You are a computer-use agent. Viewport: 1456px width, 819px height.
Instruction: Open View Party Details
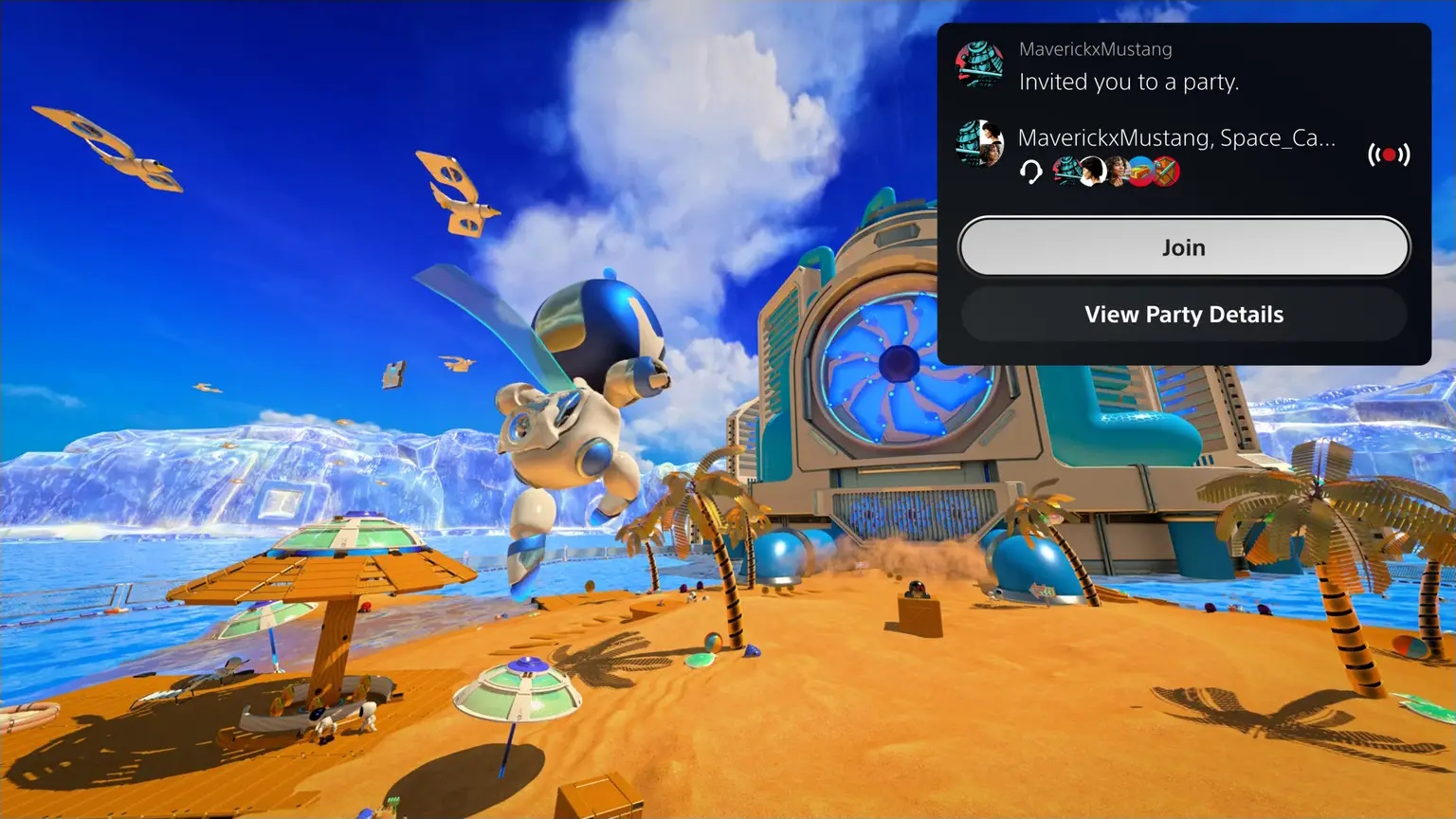point(1184,314)
